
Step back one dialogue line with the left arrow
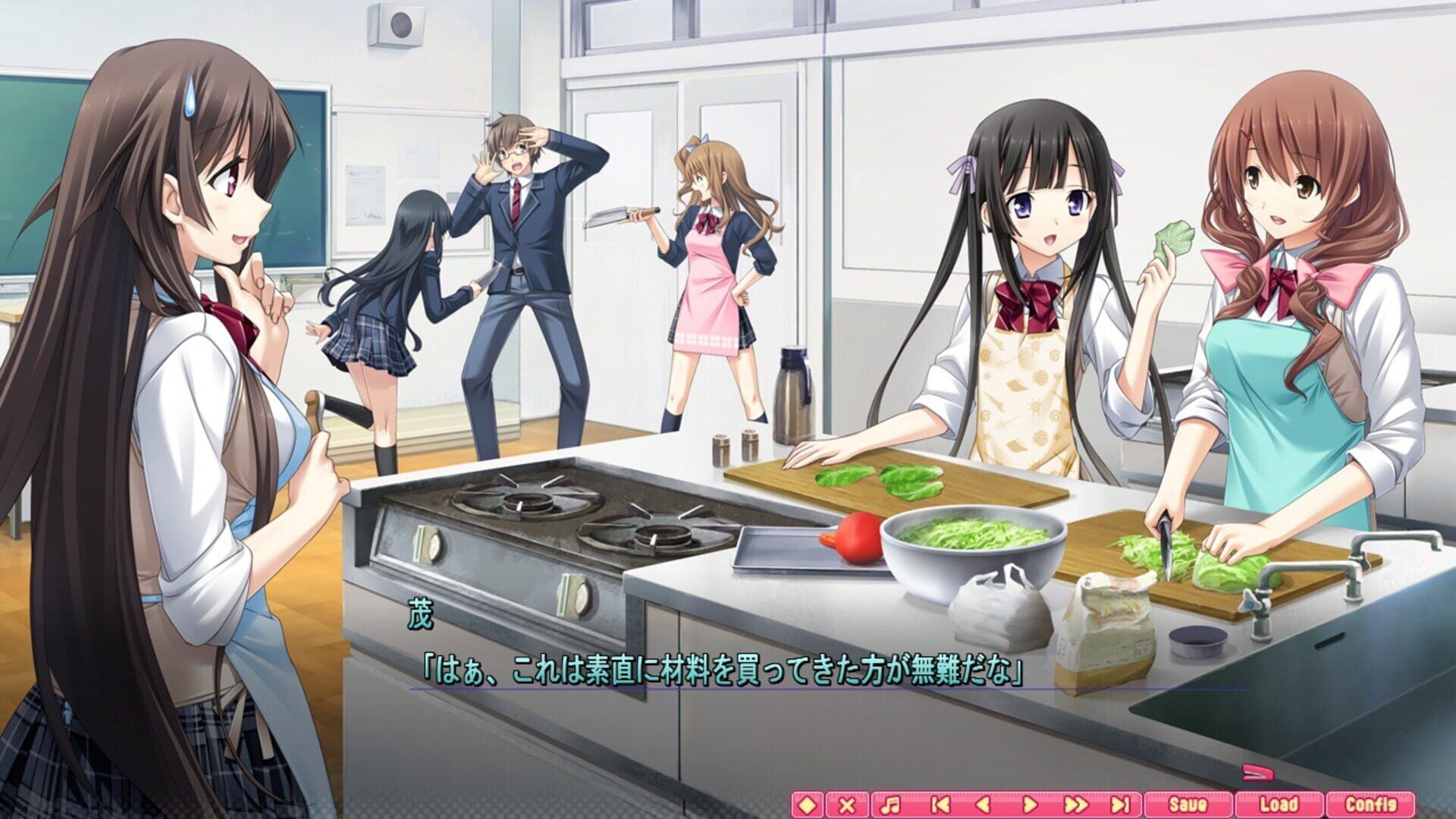(984, 805)
